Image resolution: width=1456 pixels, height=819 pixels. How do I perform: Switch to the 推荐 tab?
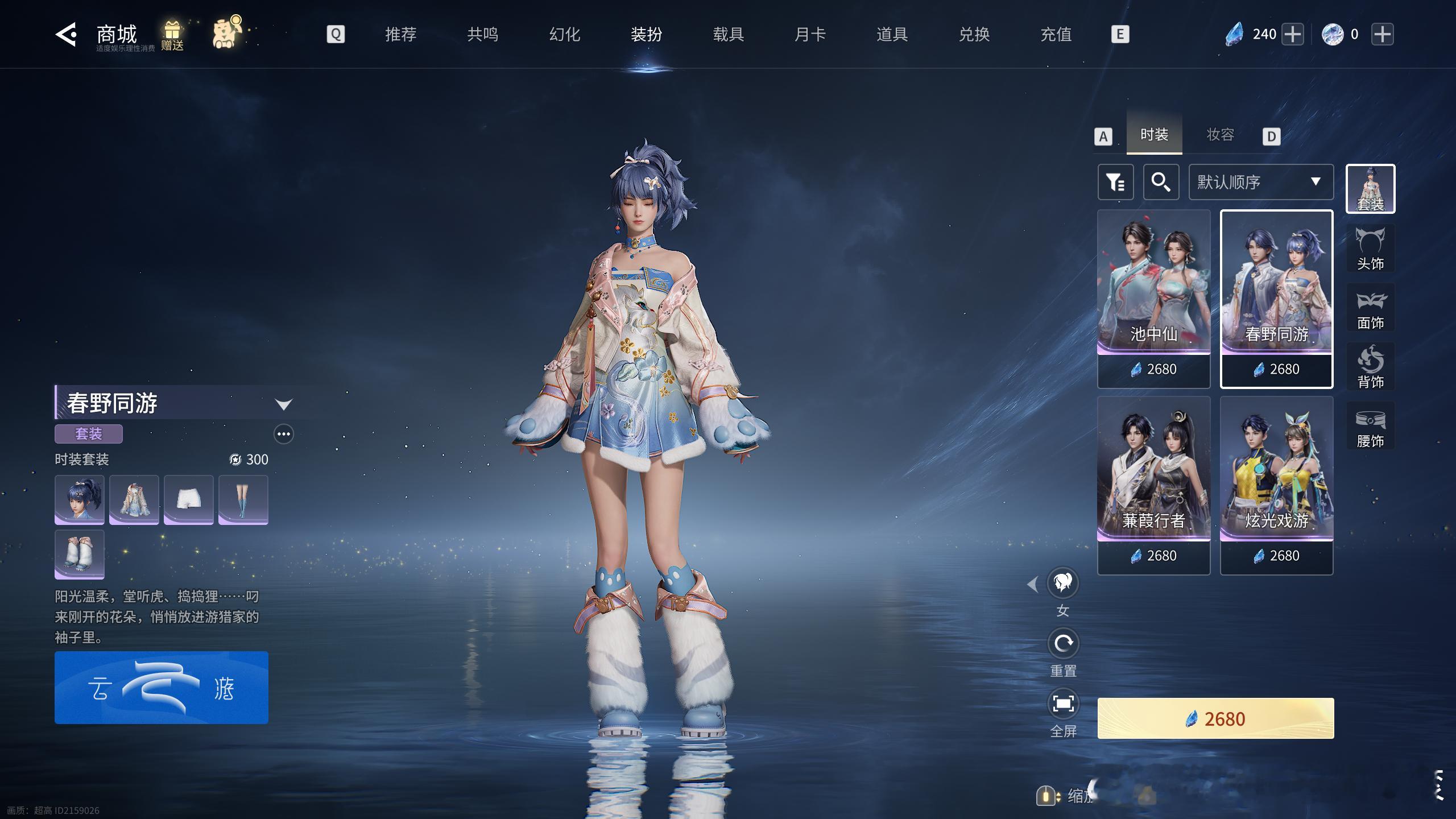coord(400,35)
